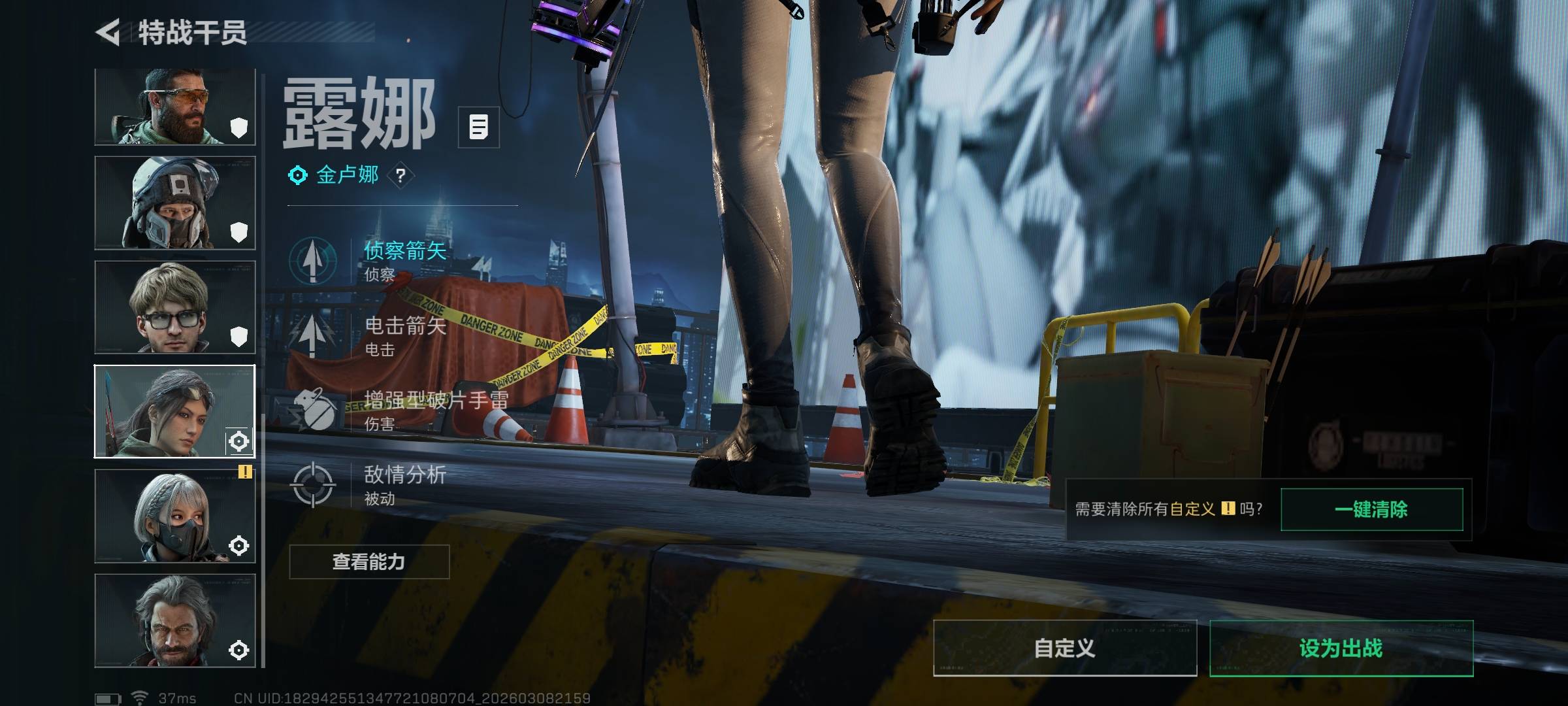This screenshot has height=706, width=1568.
Task: Clear all customizations with 一键清除
Action: pyautogui.click(x=1371, y=509)
